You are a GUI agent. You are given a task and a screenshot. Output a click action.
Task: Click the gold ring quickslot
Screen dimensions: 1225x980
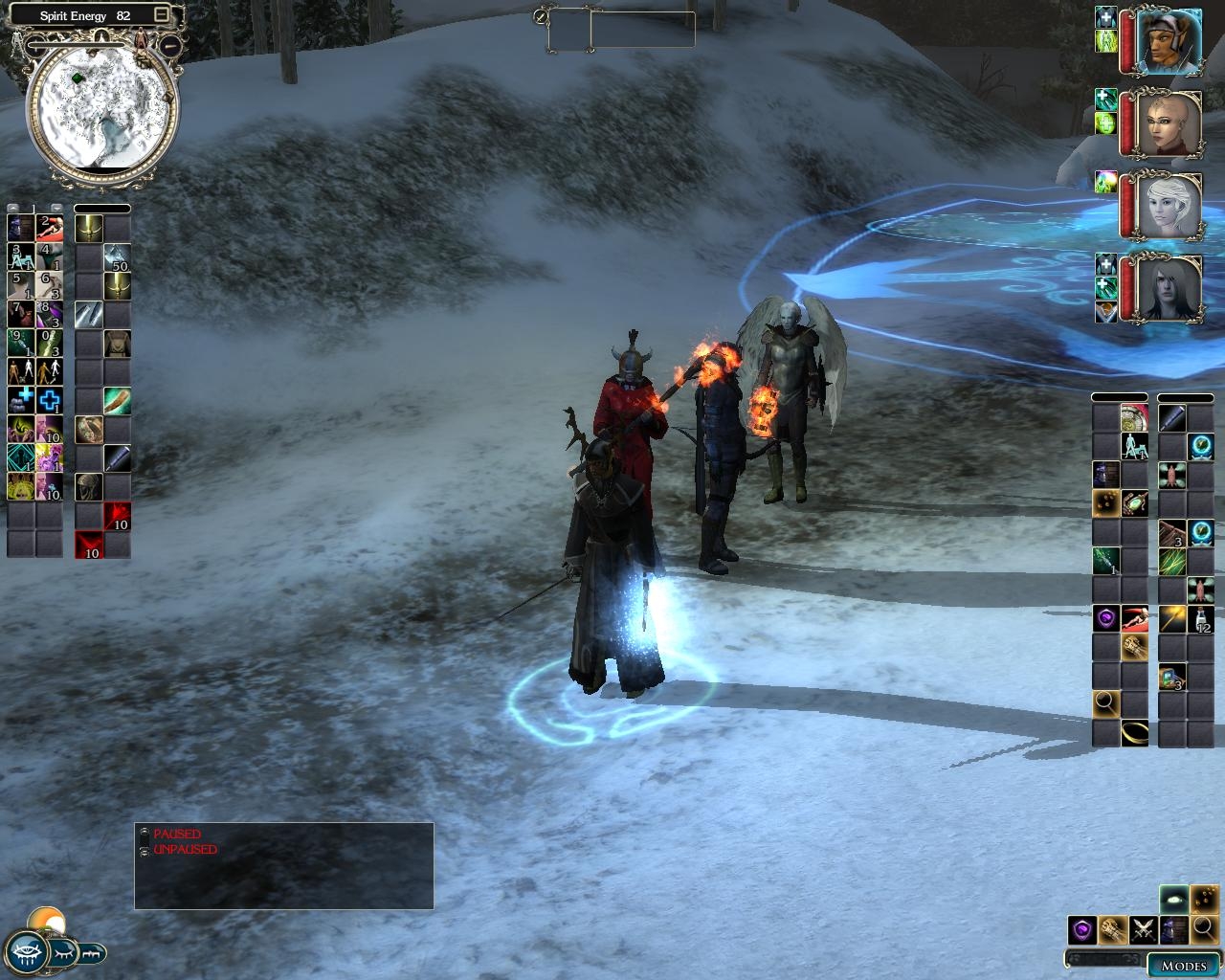1135,733
